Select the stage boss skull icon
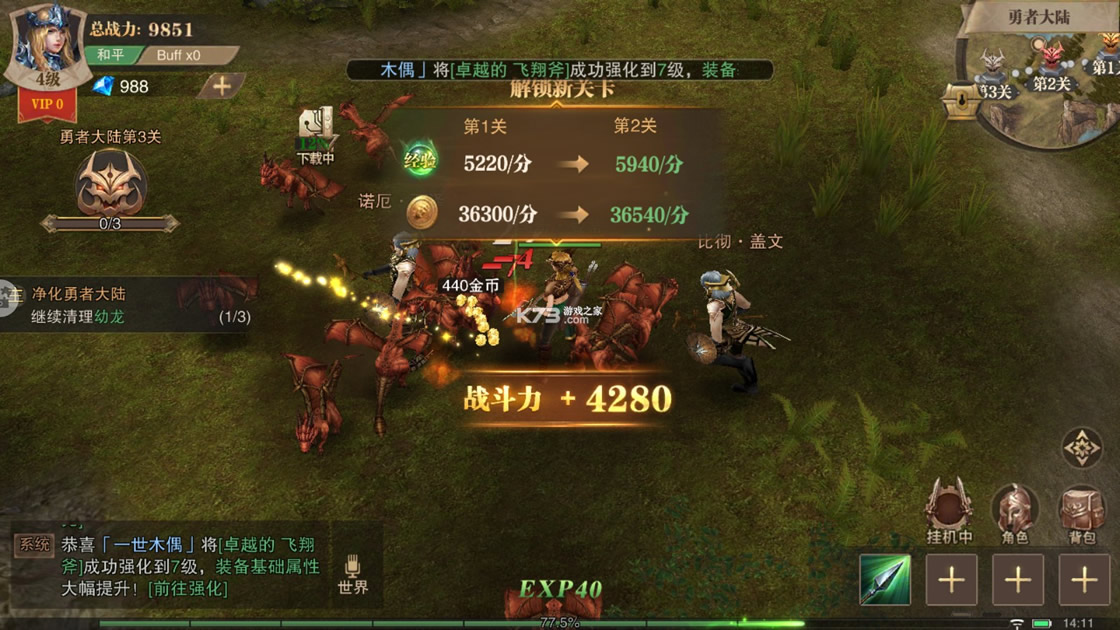 point(111,184)
